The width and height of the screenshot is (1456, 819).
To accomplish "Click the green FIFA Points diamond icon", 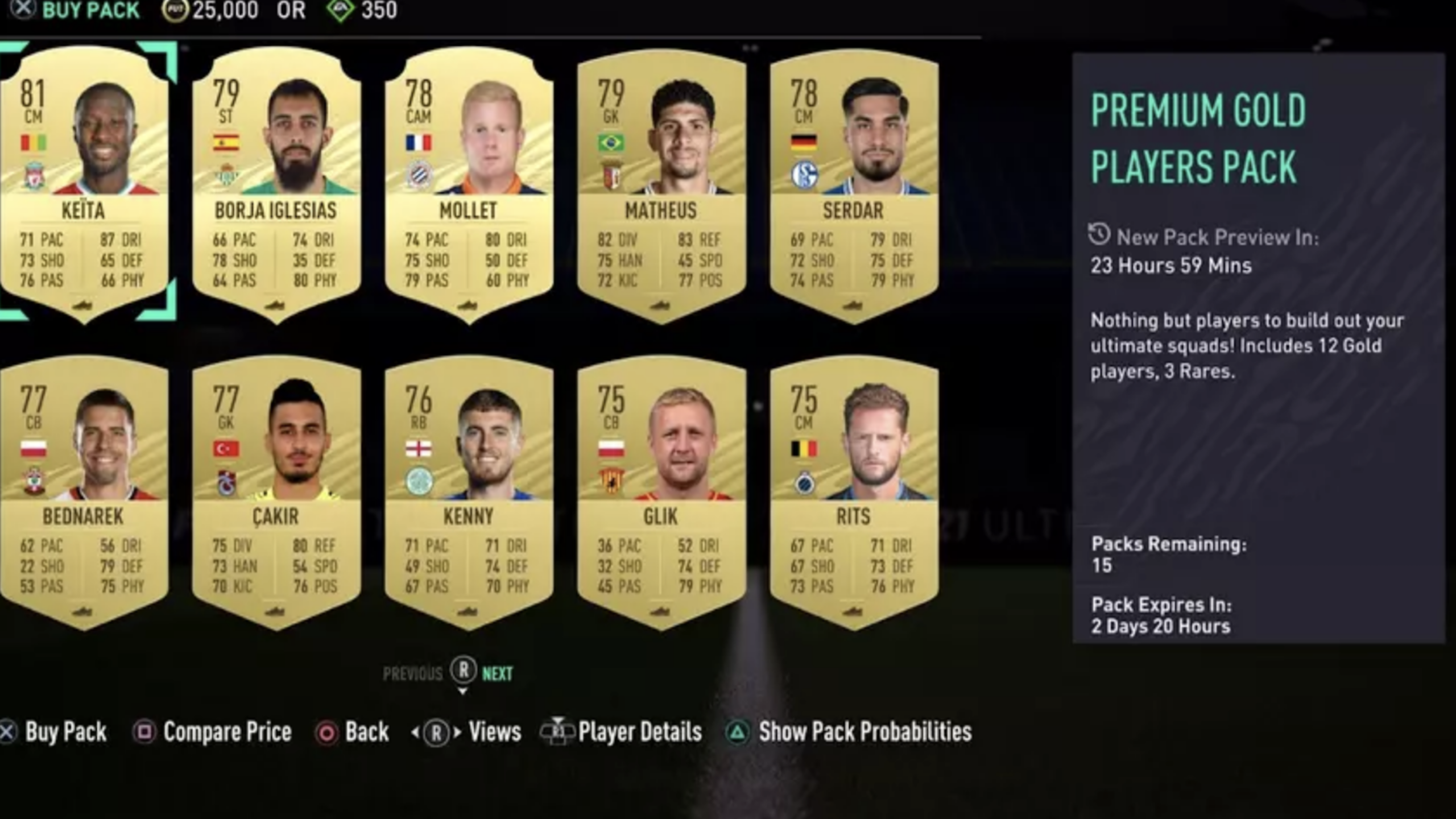I will [x=339, y=10].
